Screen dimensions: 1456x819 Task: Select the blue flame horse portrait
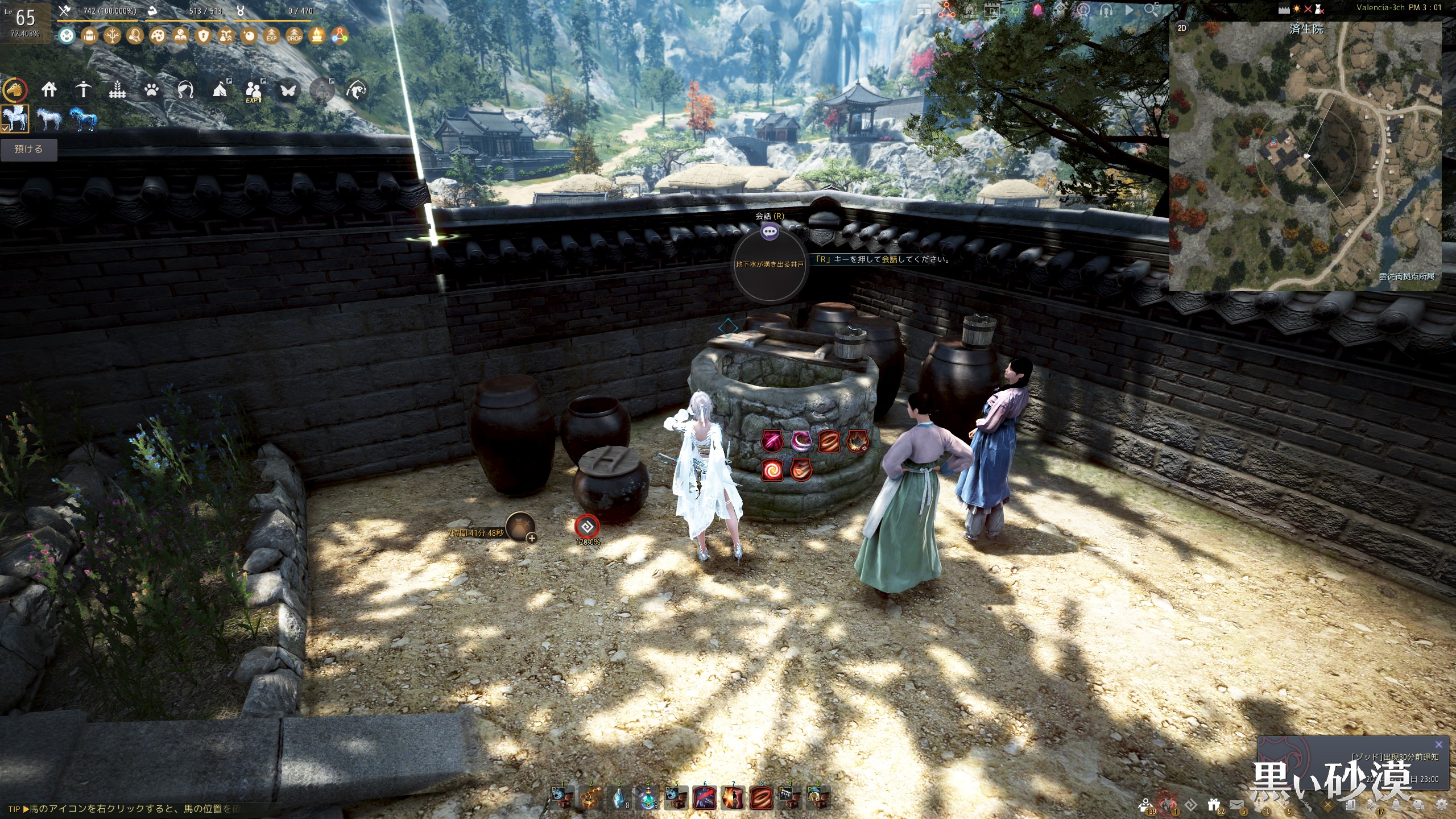(x=83, y=119)
